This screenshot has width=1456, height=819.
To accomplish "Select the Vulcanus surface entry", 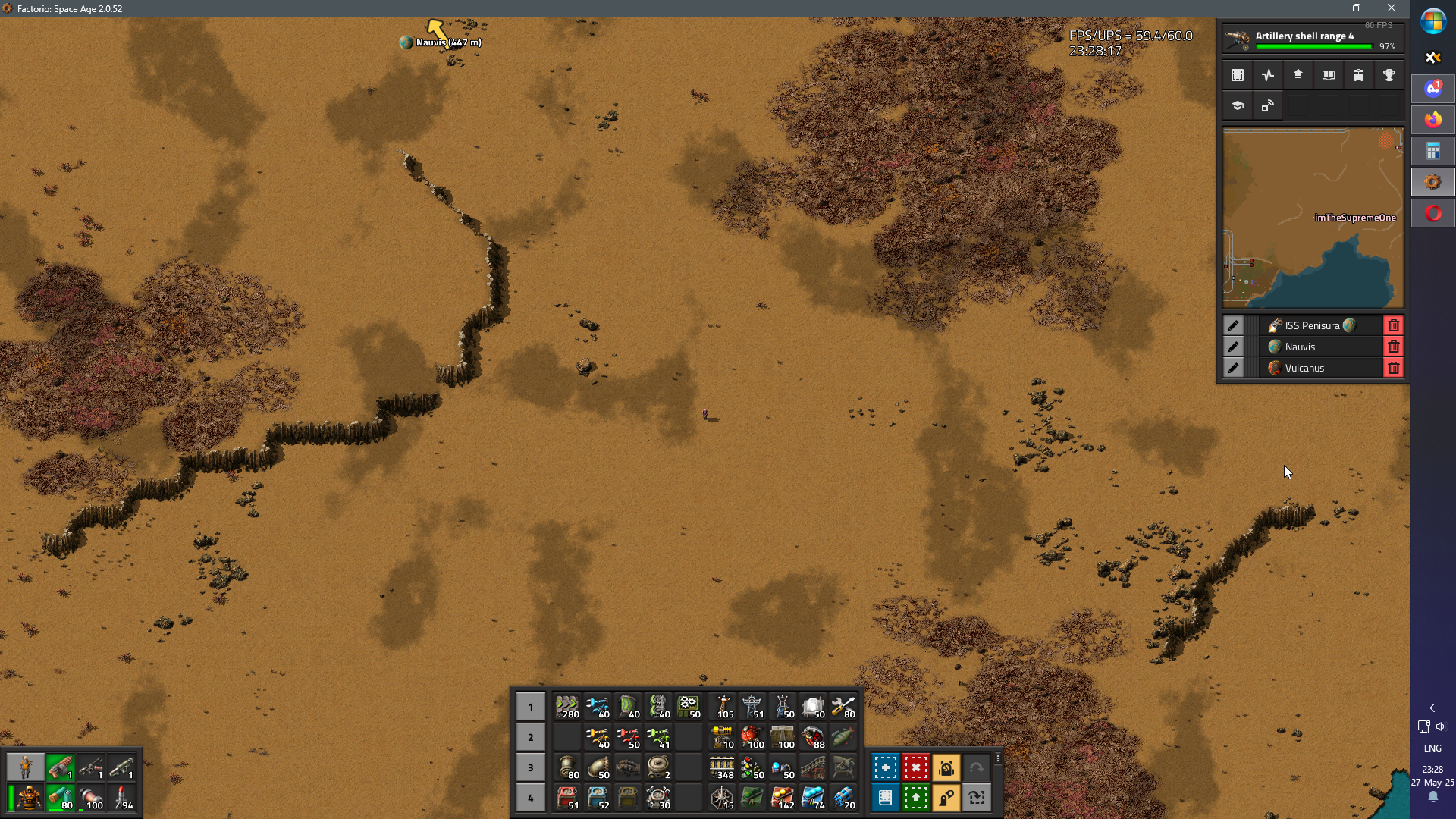I will (1304, 369).
